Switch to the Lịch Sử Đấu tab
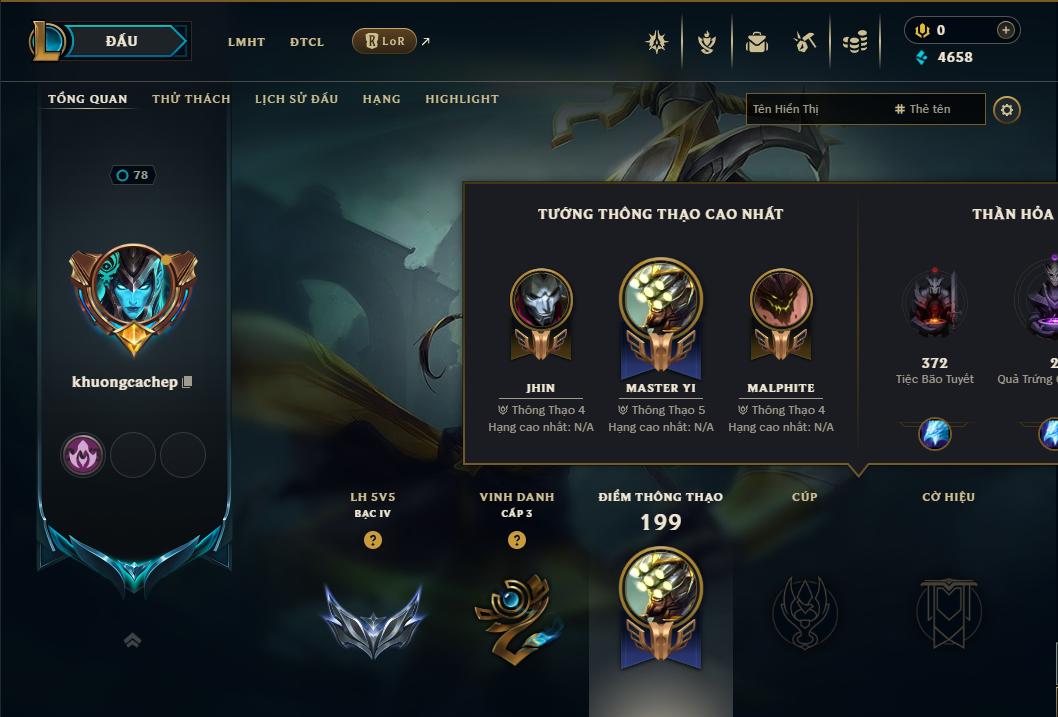 pyautogui.click(x=296, y=99)
